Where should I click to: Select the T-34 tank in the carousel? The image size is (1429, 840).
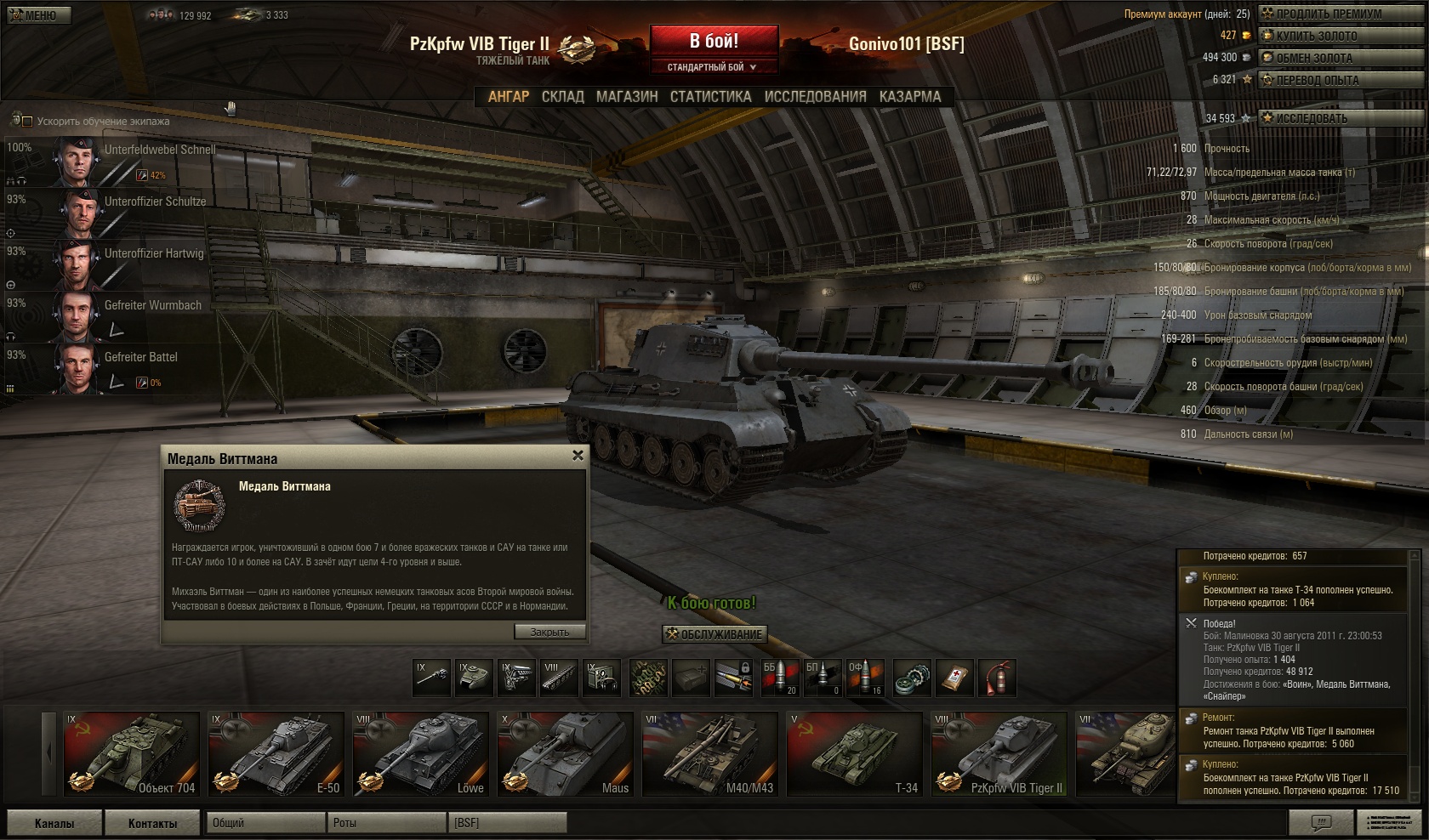(x=854, y=754)
